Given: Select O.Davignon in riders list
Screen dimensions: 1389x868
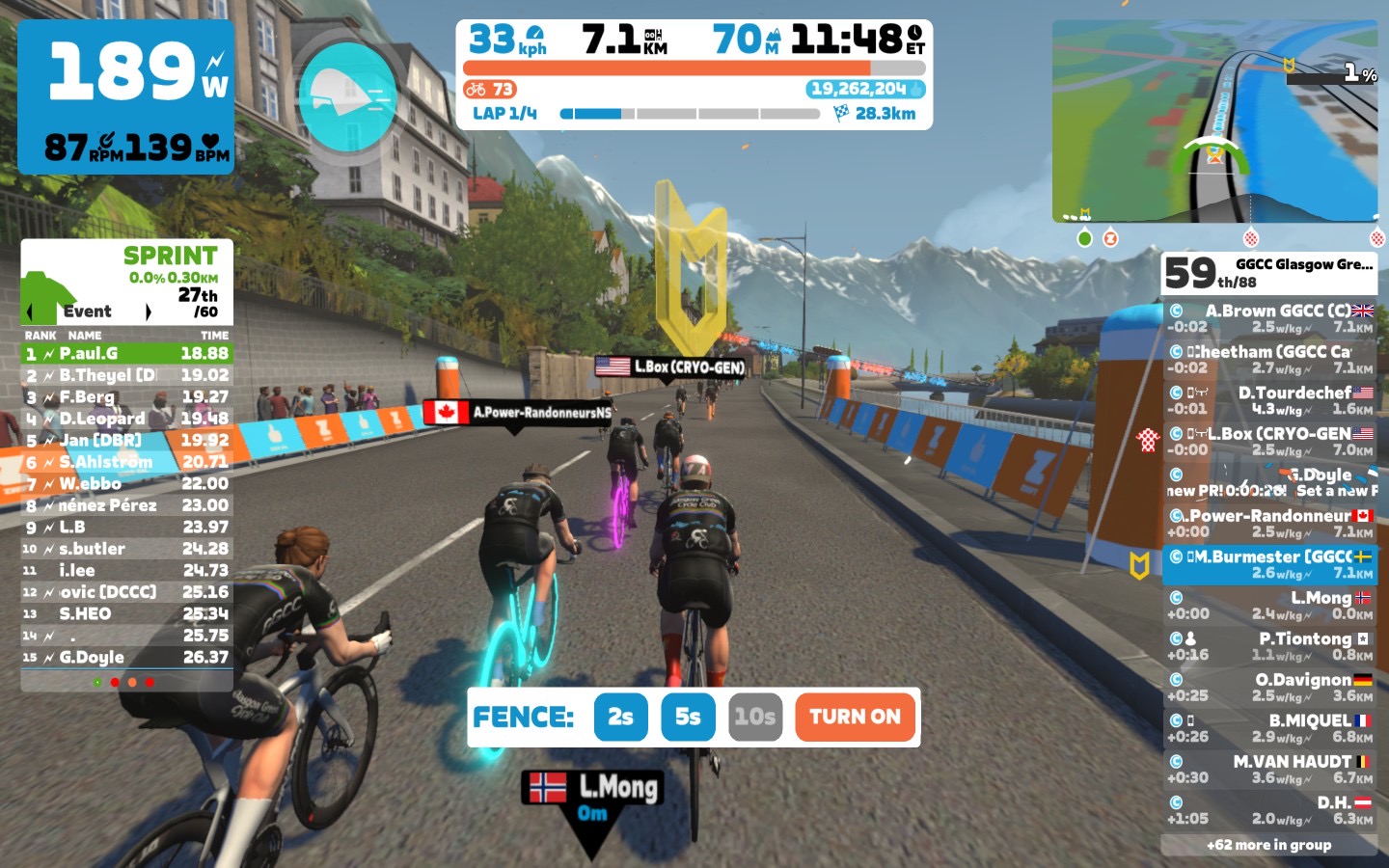Looking at the screenshot, I should pyautogui.click(x=1269, y=687).
